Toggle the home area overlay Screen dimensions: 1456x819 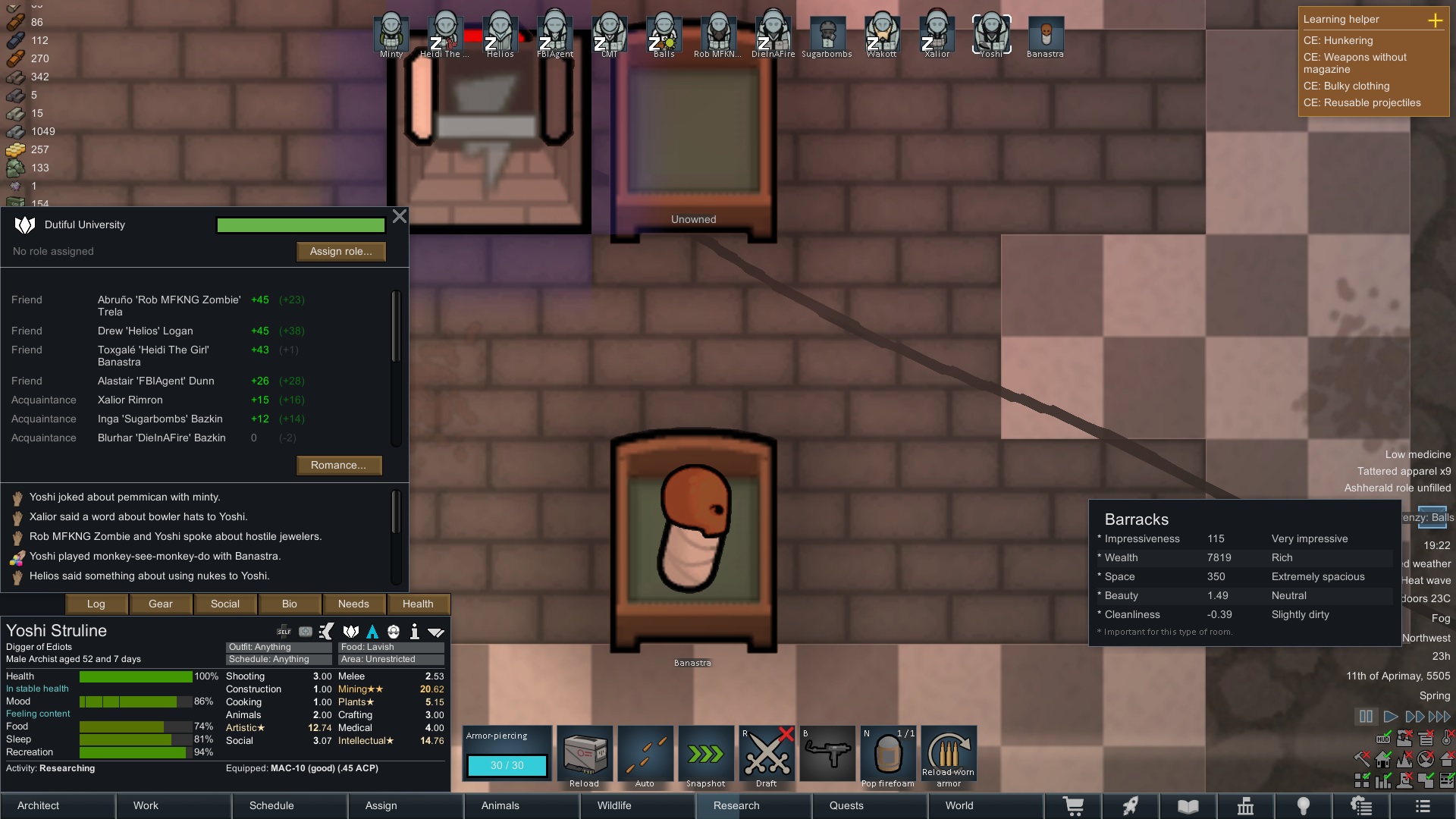[x=1382, y=759]
